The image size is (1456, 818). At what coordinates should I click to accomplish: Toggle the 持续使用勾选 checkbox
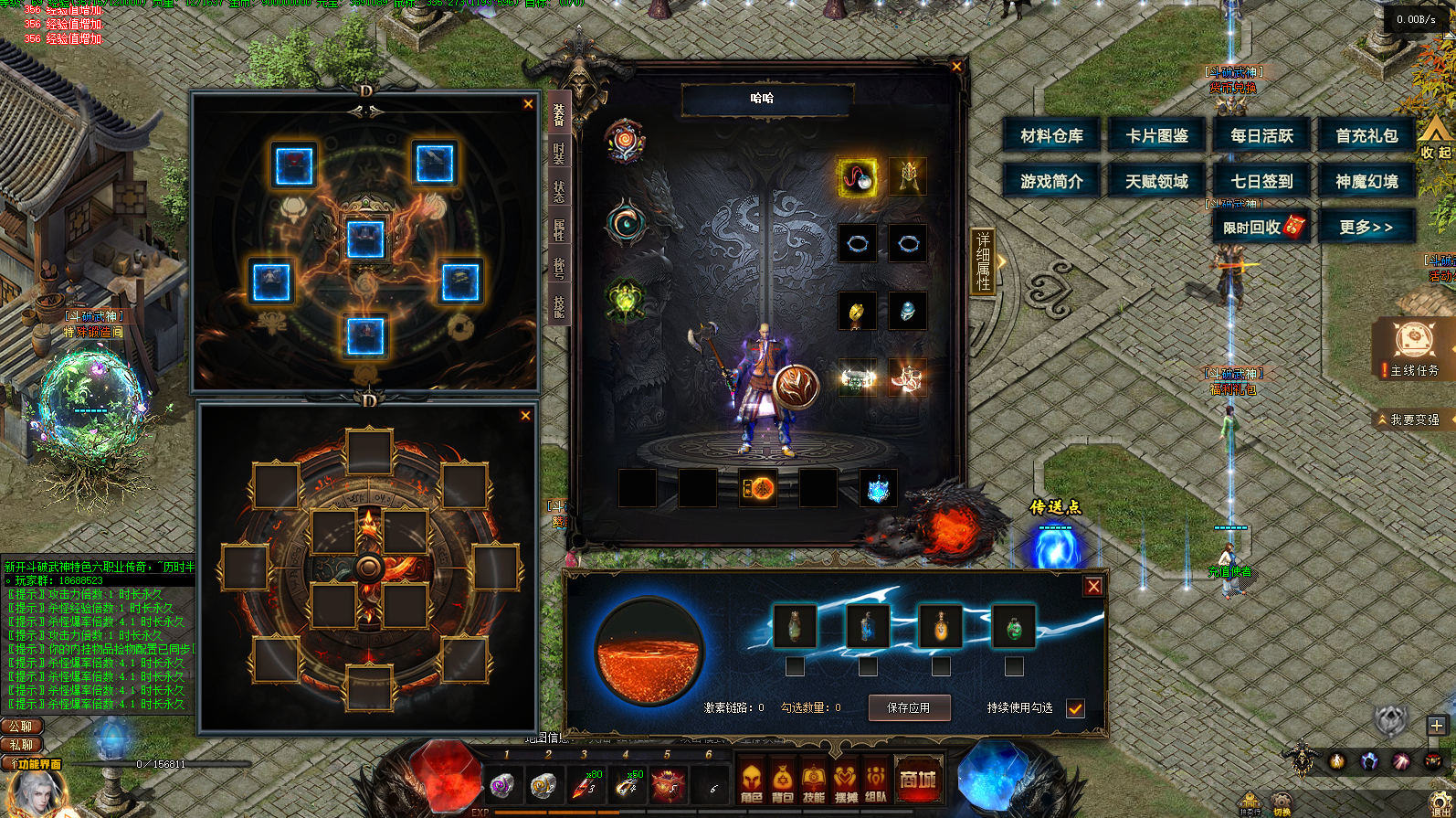point(1075,708)
